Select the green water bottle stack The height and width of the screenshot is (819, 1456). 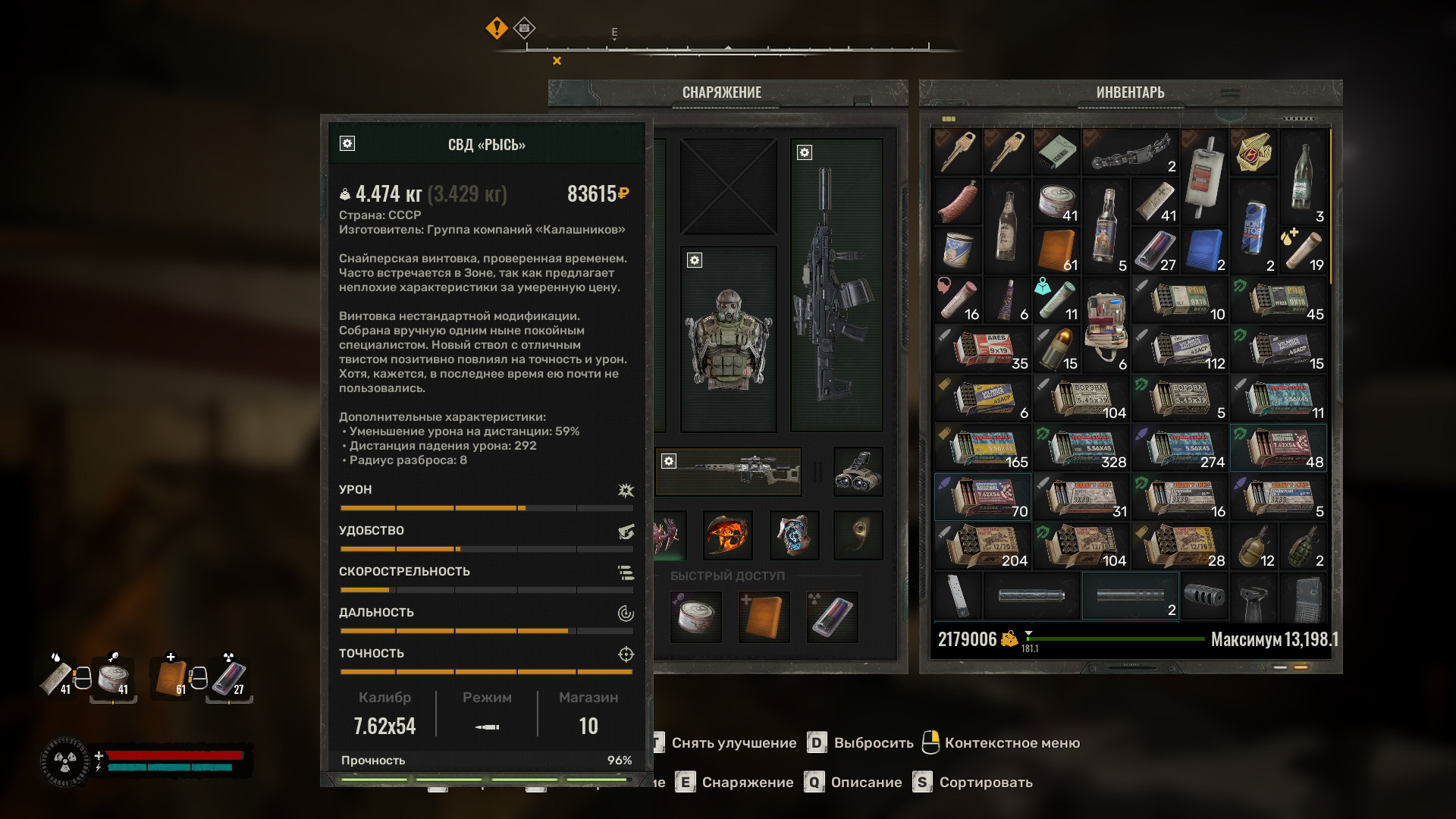[x=1303, y=177]
